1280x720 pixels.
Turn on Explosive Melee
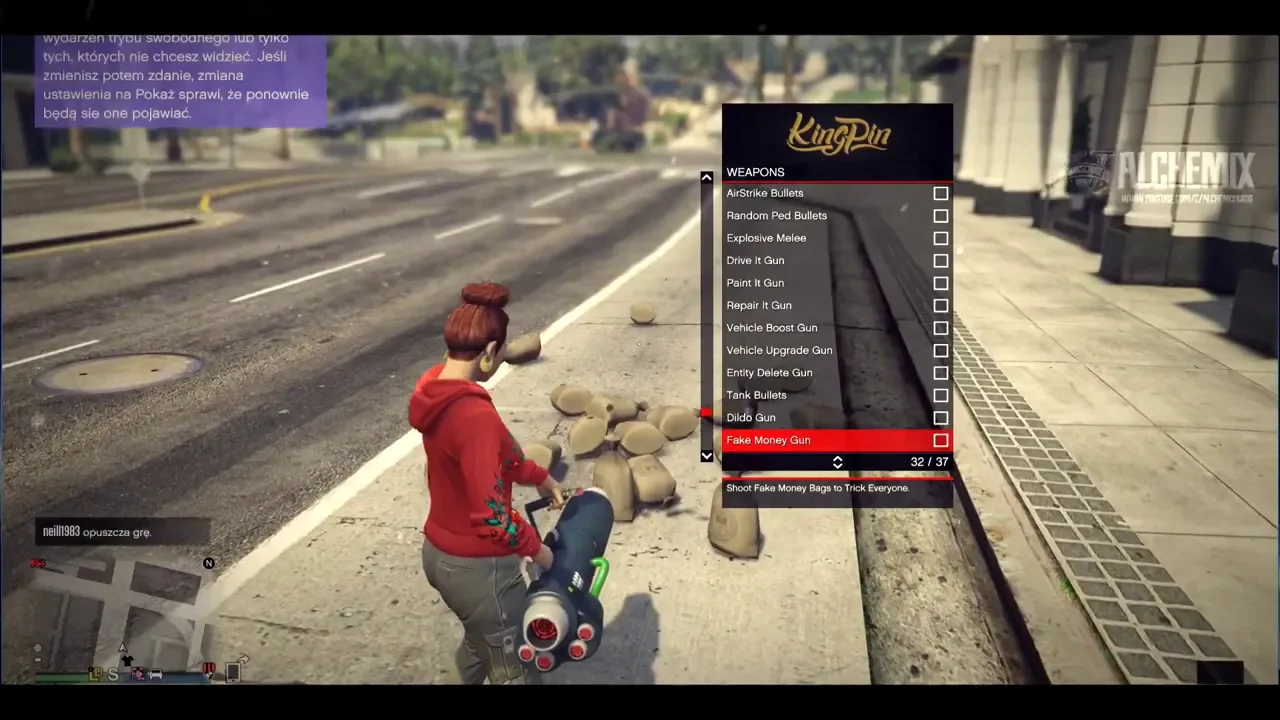(940, 238)
